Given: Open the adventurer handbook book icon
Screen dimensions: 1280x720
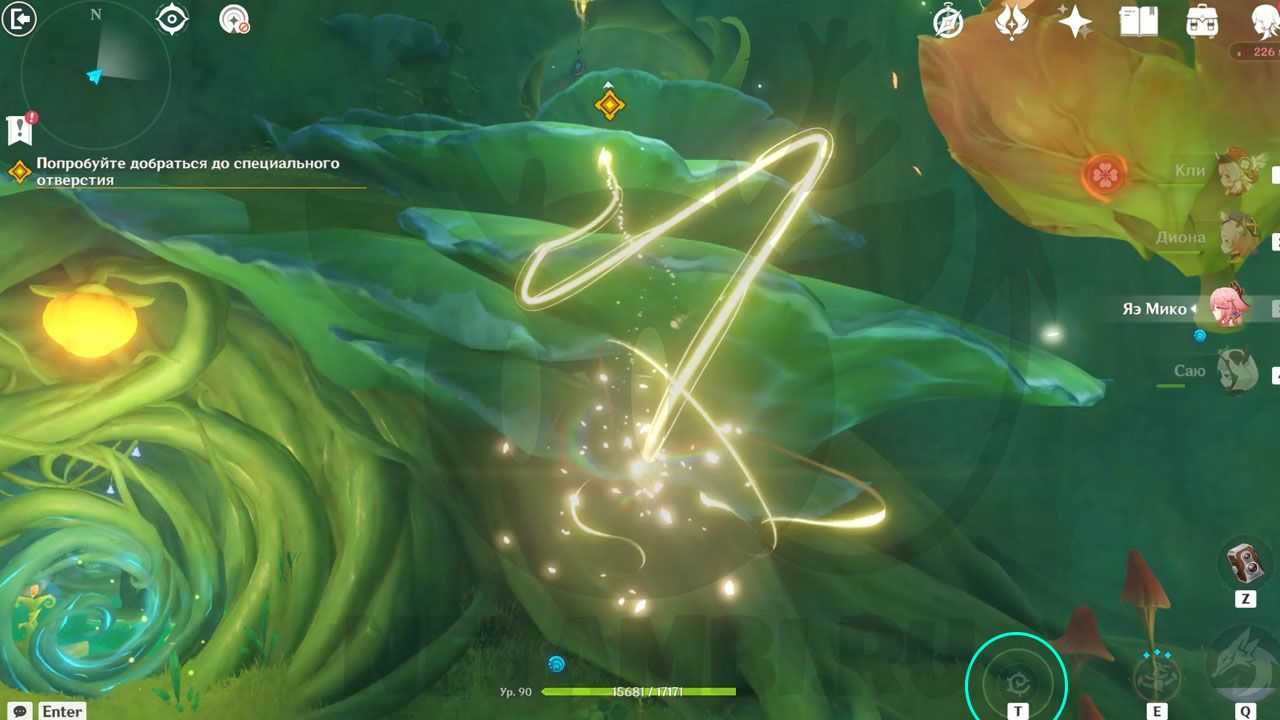Looking at the screenshot, I should tap(1138, 22).
